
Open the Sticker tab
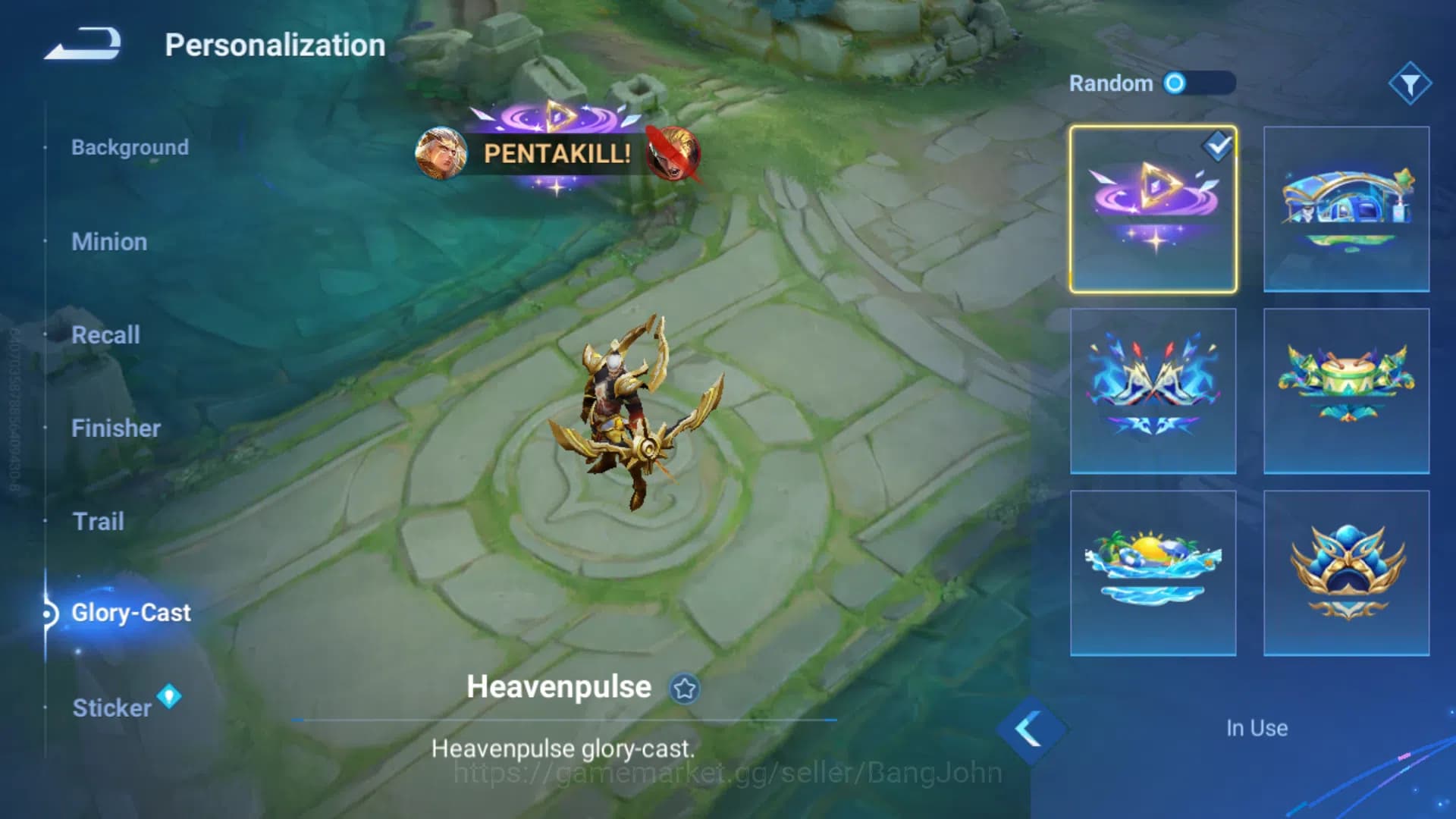(x=111, y=708)
